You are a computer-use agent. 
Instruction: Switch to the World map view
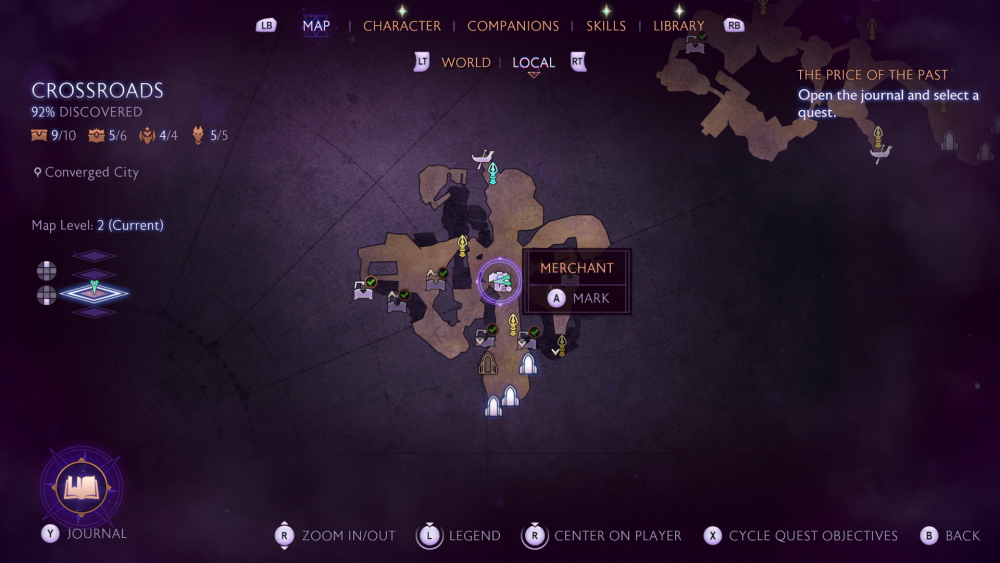[x=466, y=63]
